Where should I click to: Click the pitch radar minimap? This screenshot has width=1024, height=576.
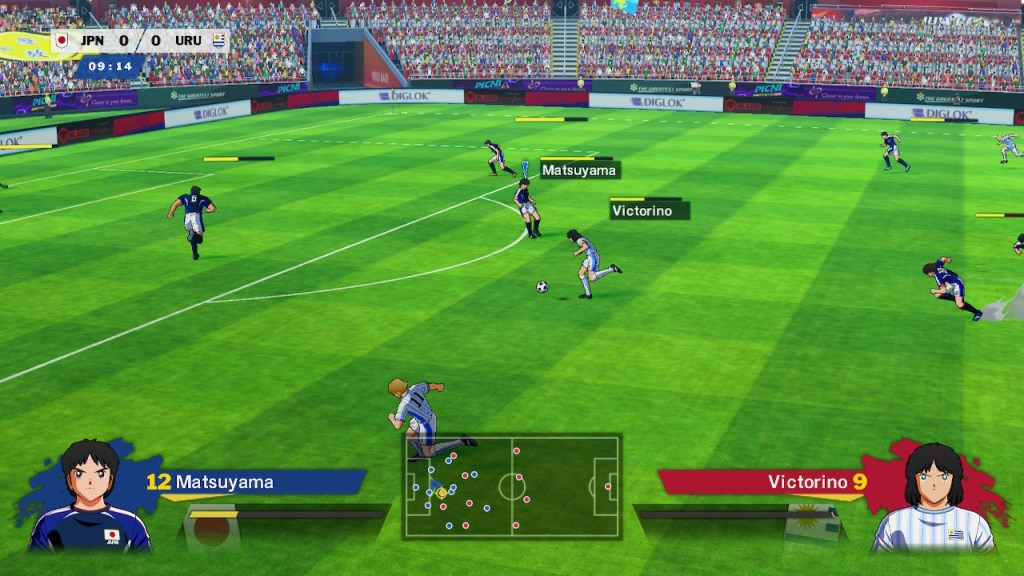coord(512,486)
